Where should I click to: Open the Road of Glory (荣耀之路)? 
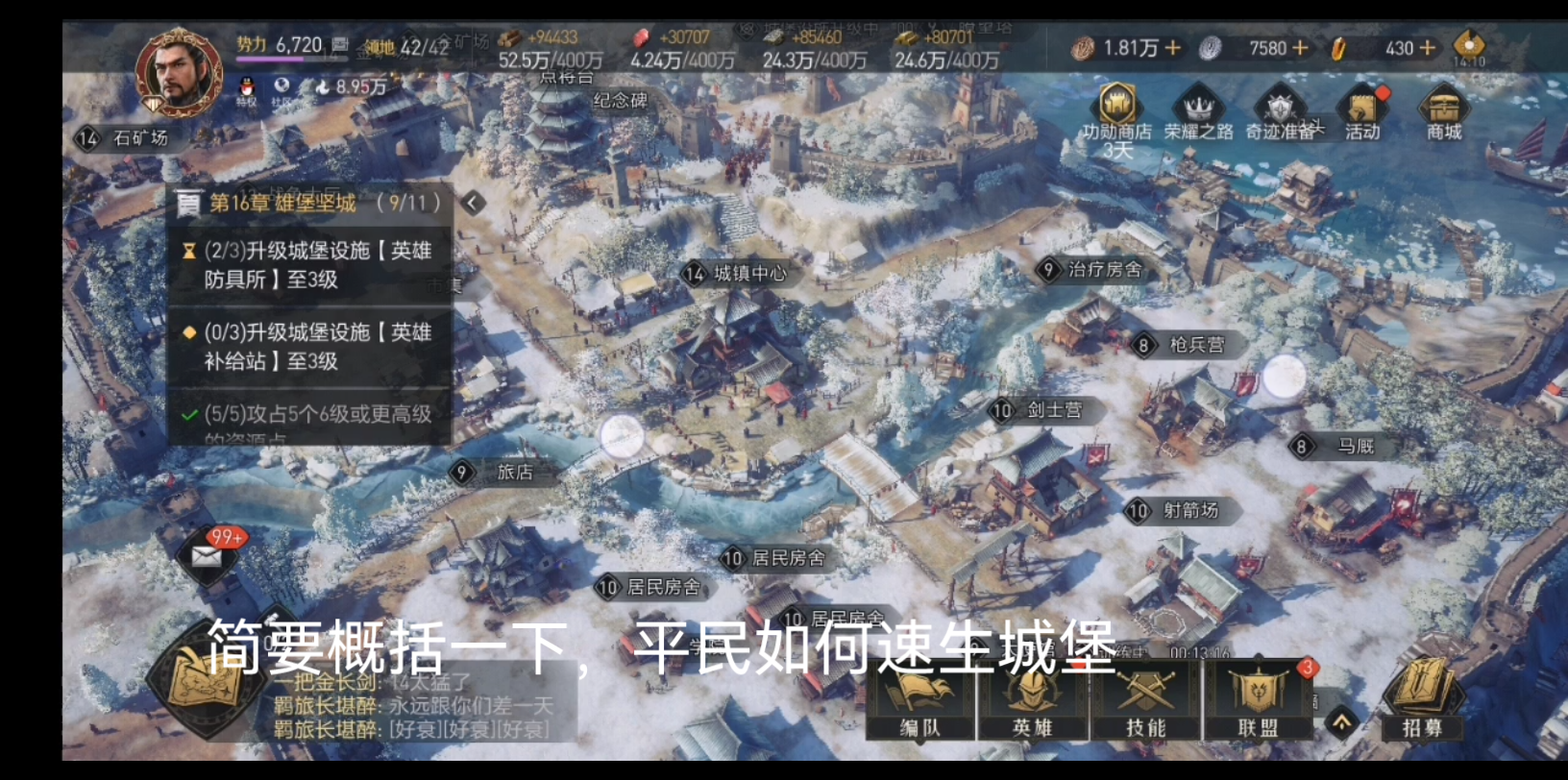(1199, 108)
